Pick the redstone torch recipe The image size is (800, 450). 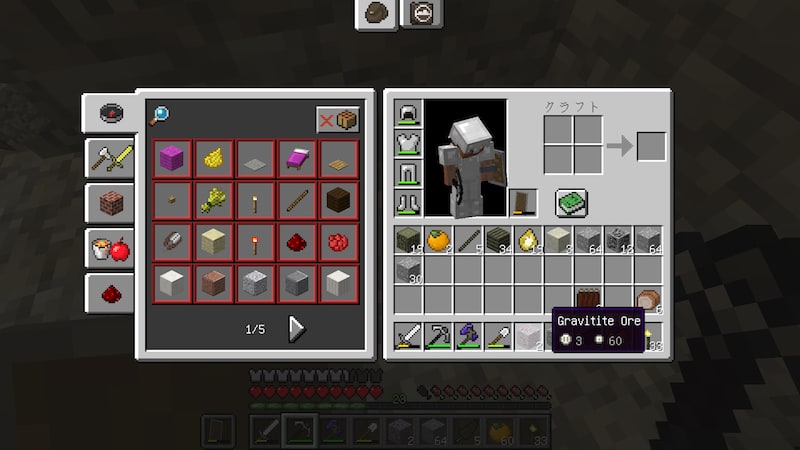(x=255, y=241)
